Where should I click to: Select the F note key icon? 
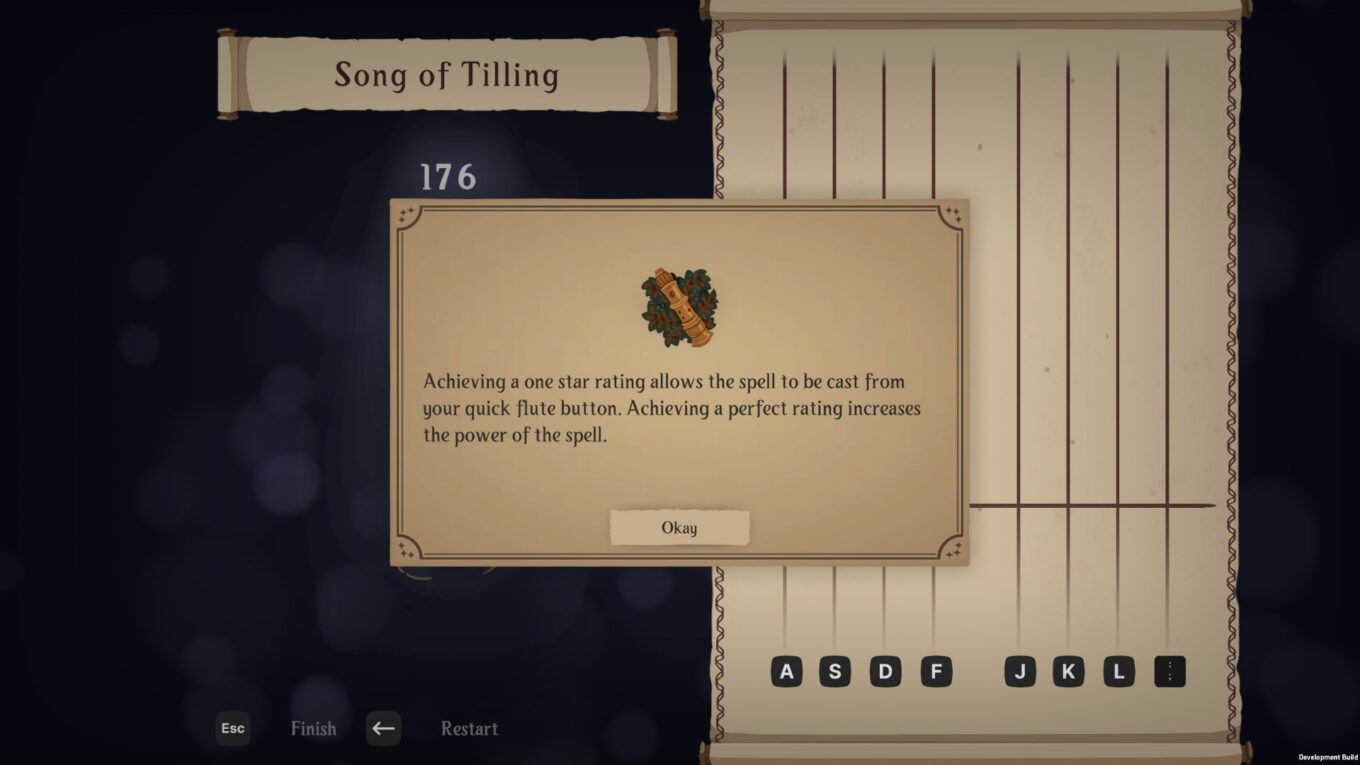click(937, 671)
